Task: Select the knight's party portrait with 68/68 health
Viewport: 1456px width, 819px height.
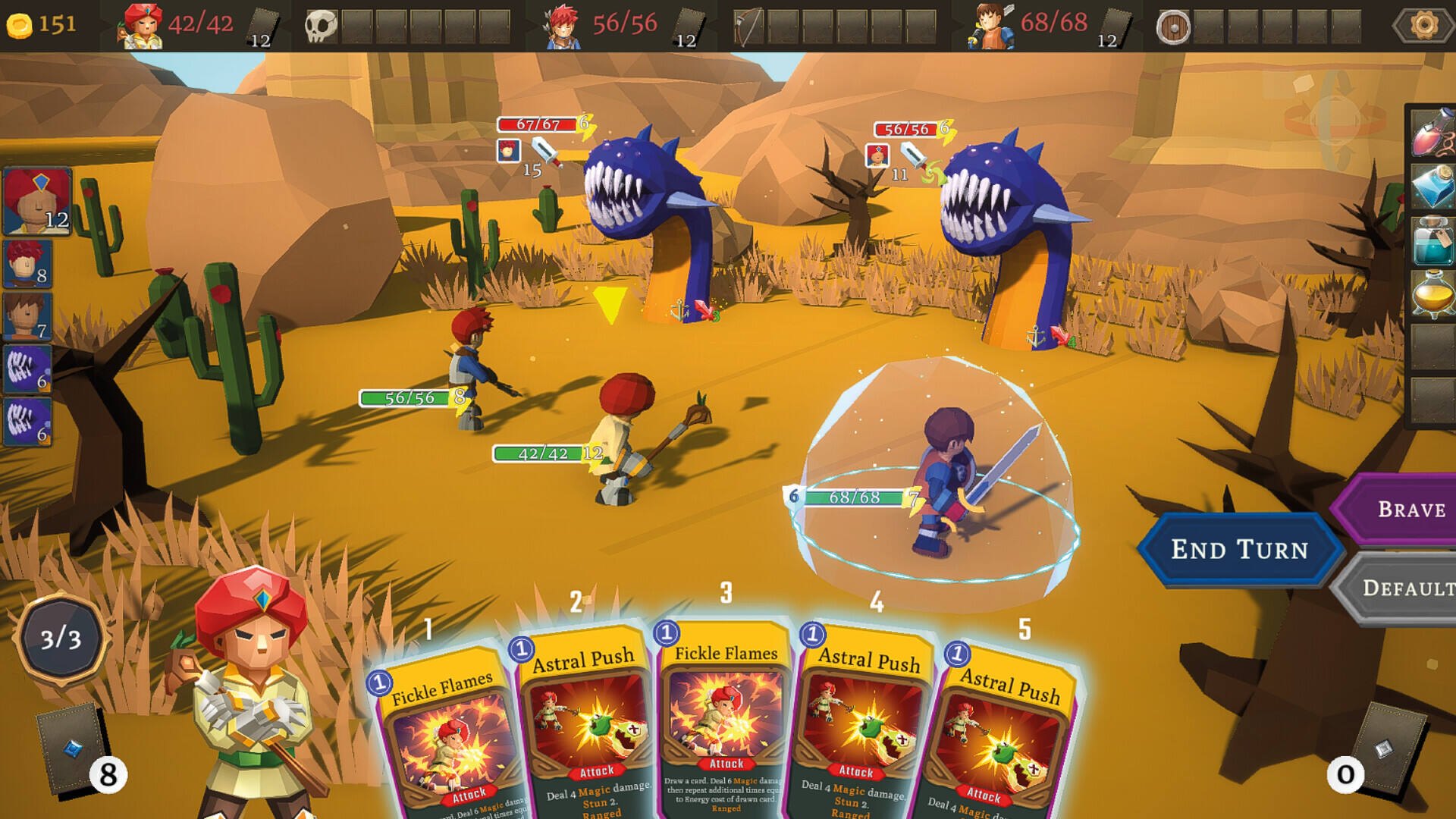Action: coord(991,25)
